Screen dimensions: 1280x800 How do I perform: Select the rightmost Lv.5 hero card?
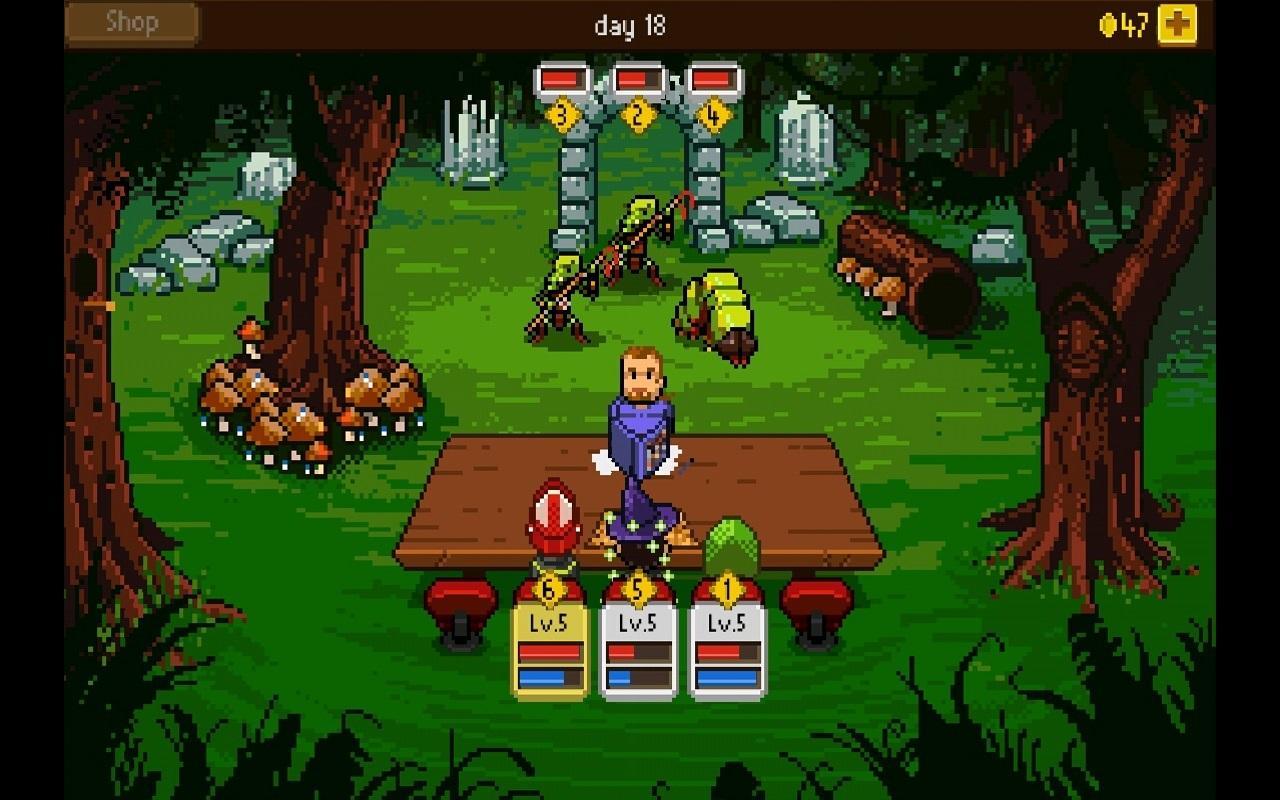pyautogui.click(x=727, y=650)
